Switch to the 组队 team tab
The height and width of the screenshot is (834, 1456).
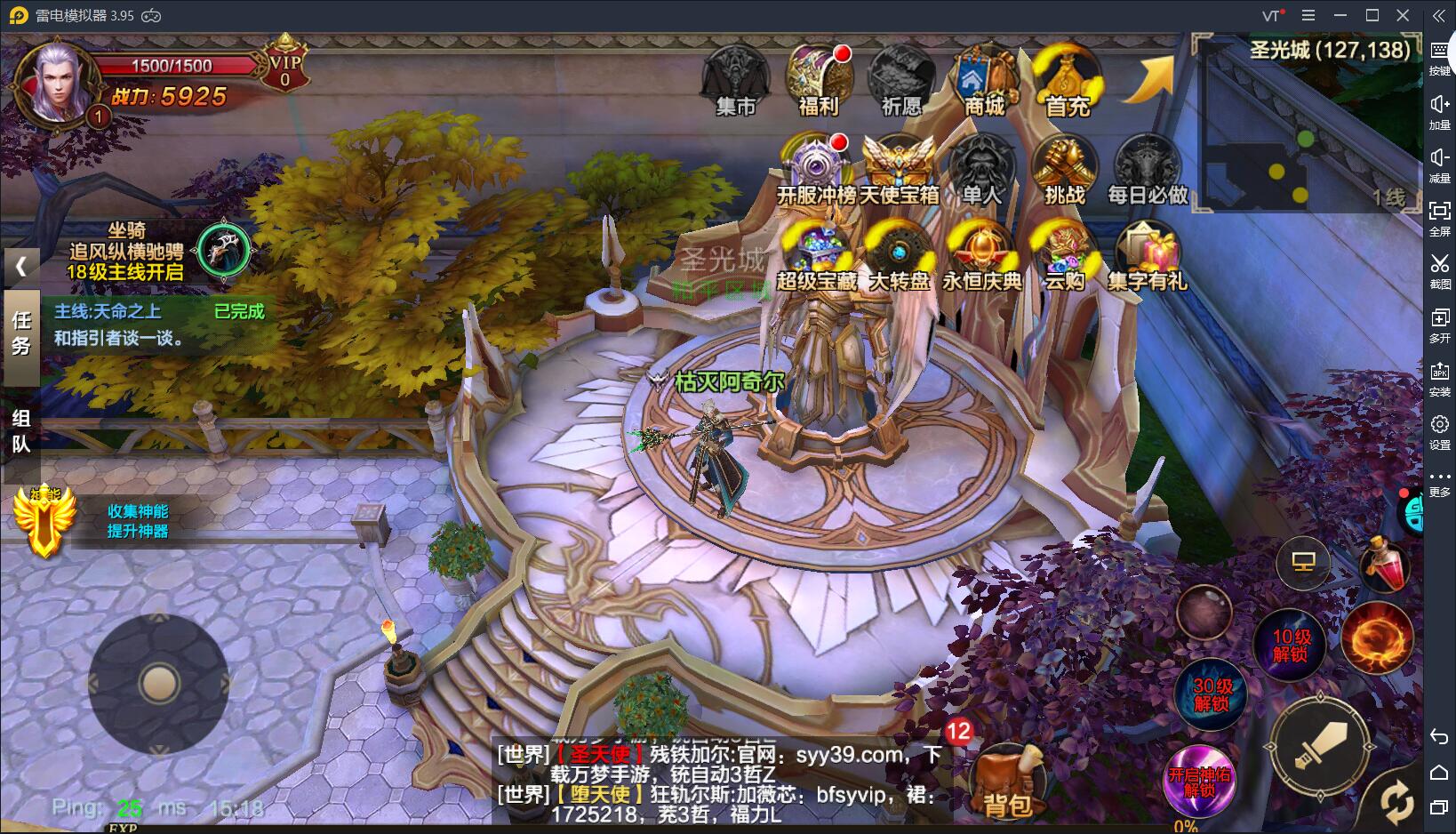click(20, 431)
